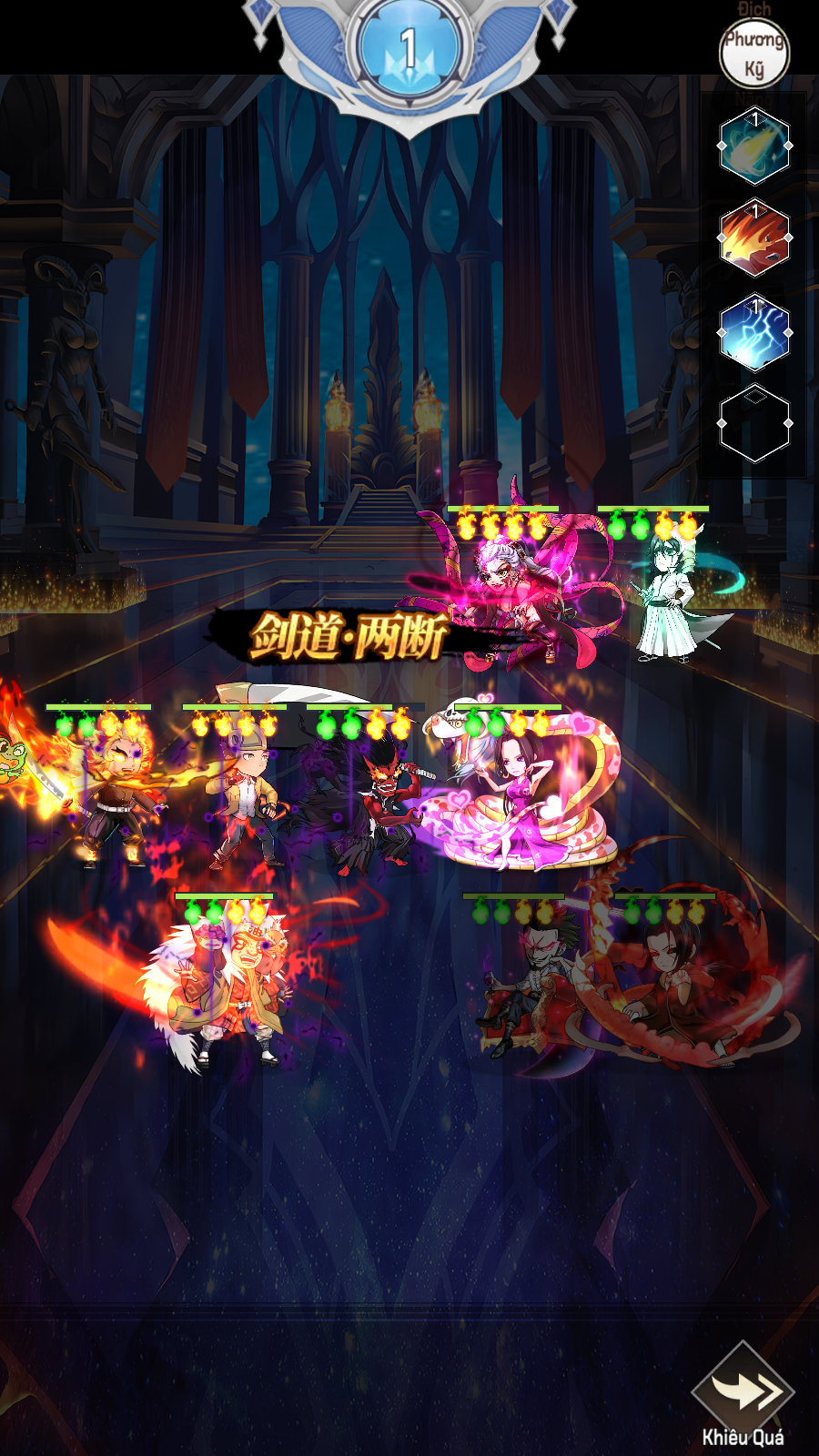This screenshot has height=1456, width=819.
Task: Select the lightning bolt skill icon
Action: [754, 332]
